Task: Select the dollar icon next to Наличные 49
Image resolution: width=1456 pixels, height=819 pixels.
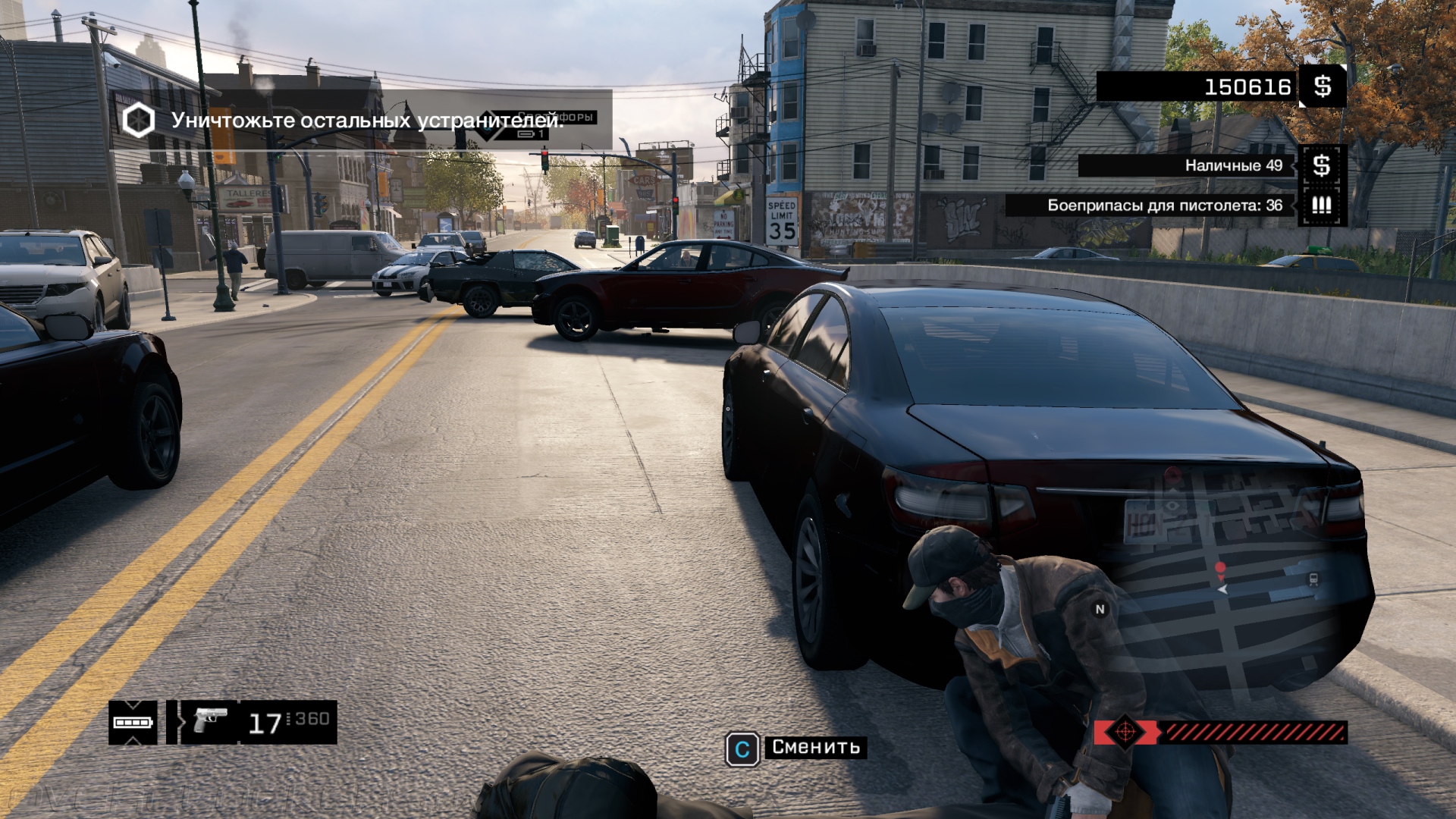Action: coord(1322,165)
